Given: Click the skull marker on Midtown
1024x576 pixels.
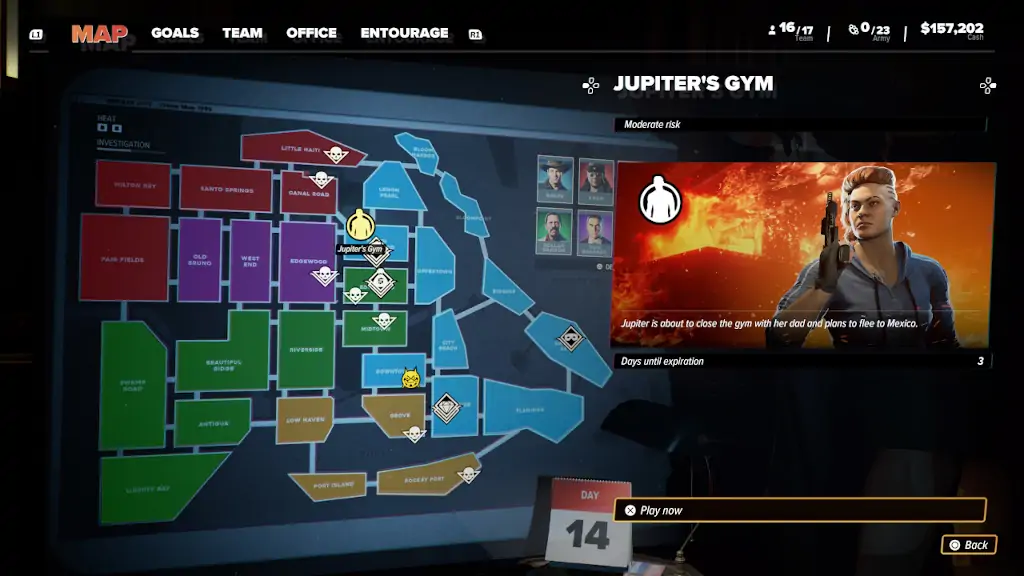Looking at the screenshot, I should point(384,321).
